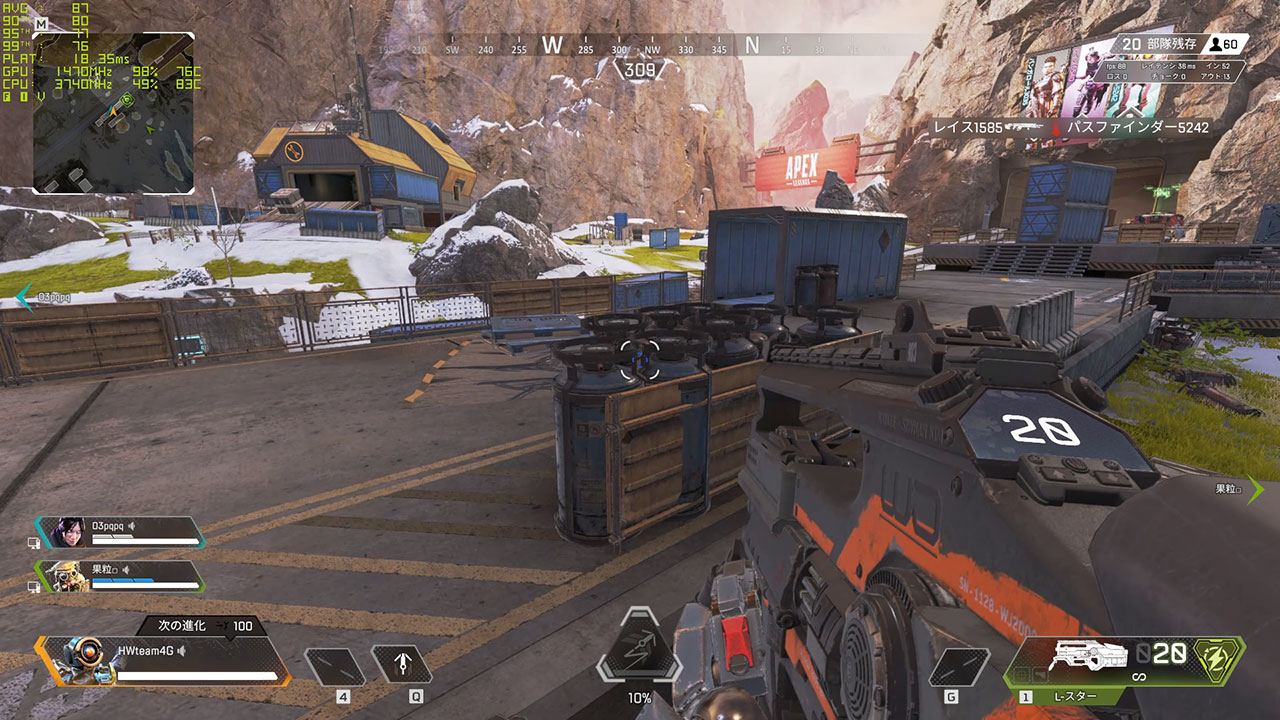Viewport: 1280px width, 720px height.
Task: Select the ordnance grenade slot labeled G
Action: tap(958, 667)
